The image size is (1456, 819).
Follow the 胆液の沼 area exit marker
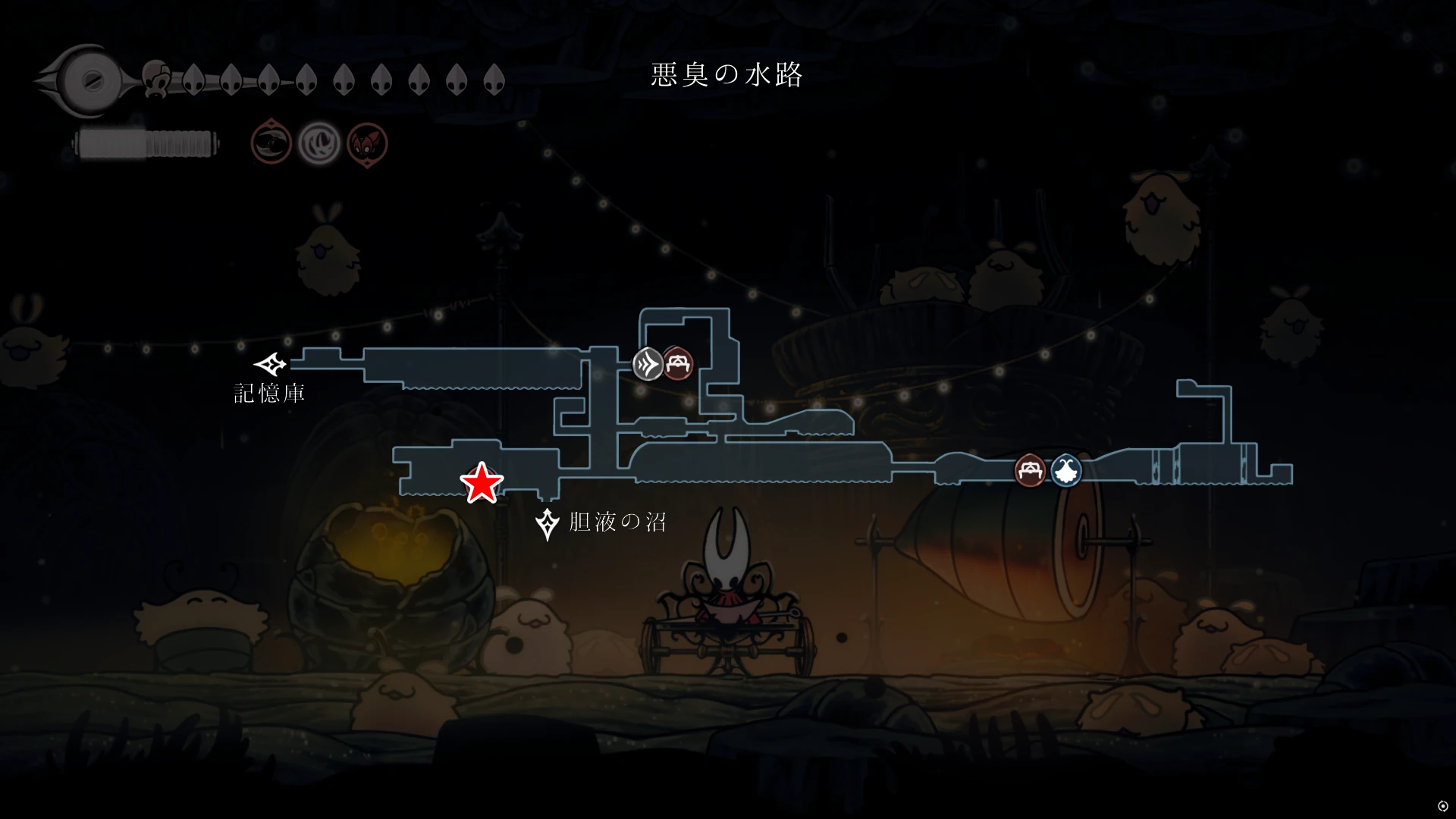click(547, 523)
